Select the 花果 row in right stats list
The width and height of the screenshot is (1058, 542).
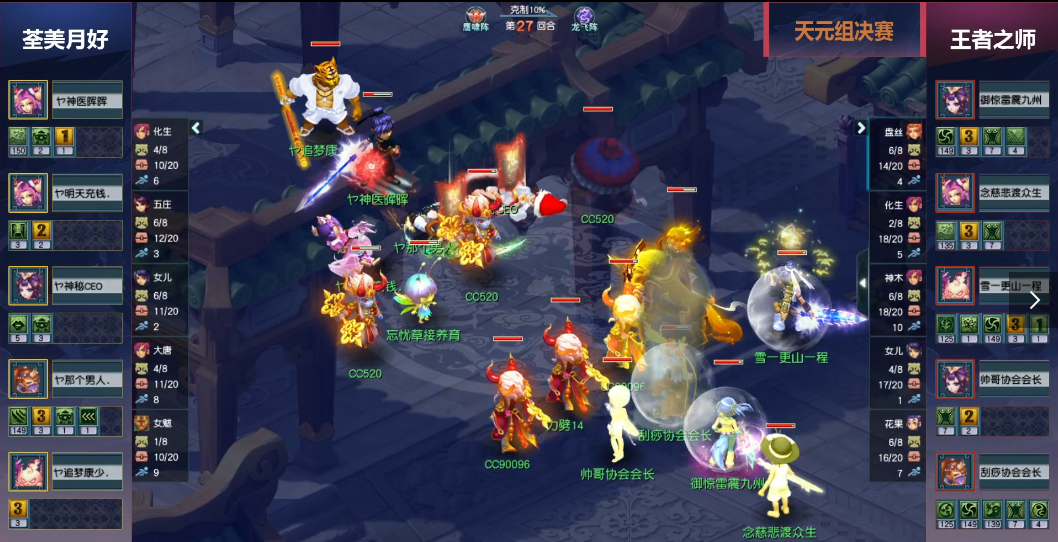(897, 446)
